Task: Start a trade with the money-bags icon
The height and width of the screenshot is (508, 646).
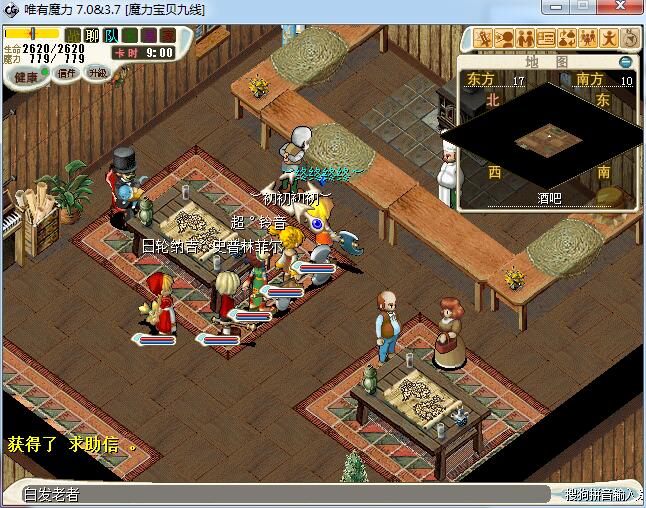Action: pyautogui.click(x=567, y=39)
